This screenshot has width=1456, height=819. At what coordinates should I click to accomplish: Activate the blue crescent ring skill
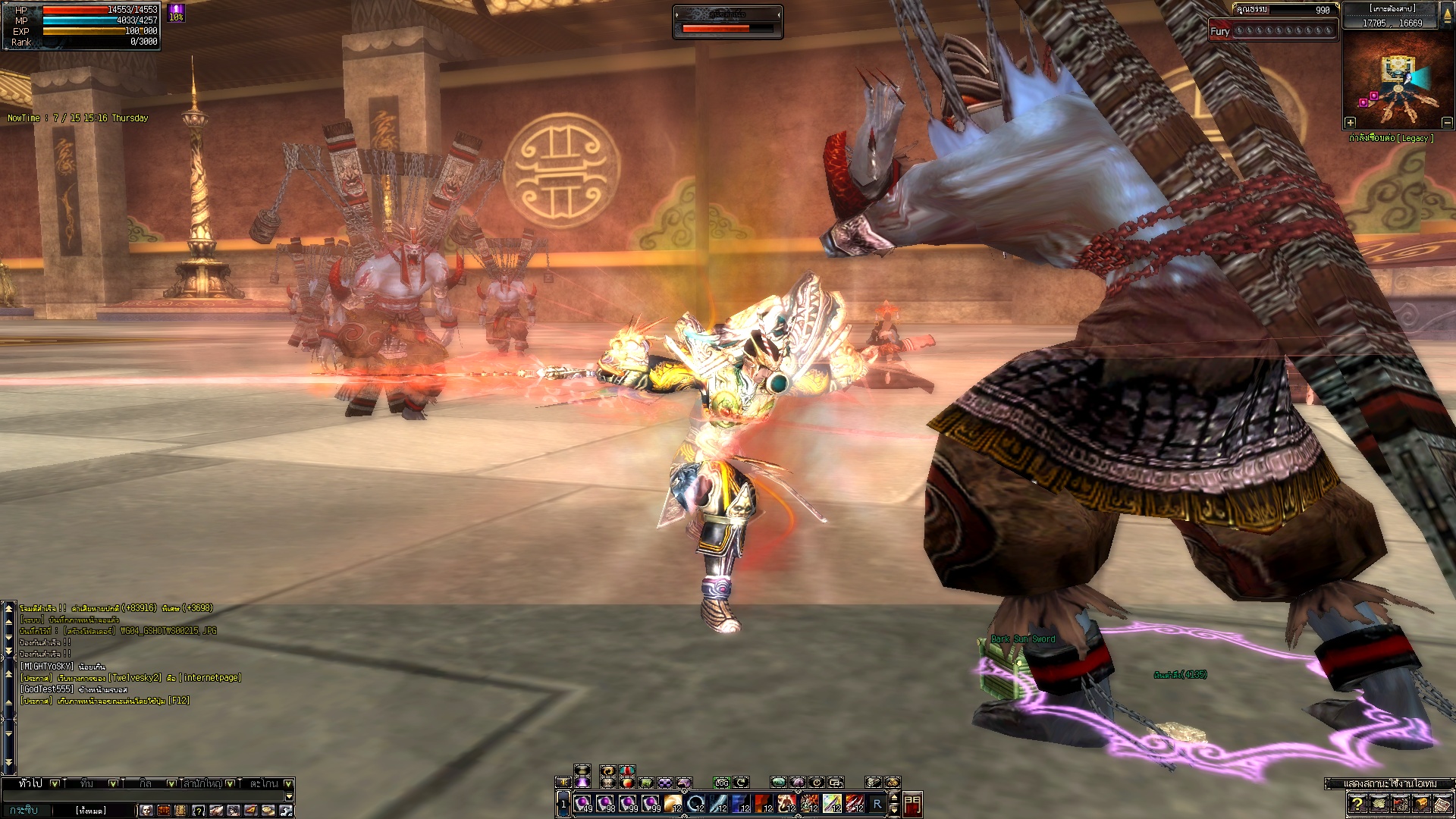[x=695, y=803]
